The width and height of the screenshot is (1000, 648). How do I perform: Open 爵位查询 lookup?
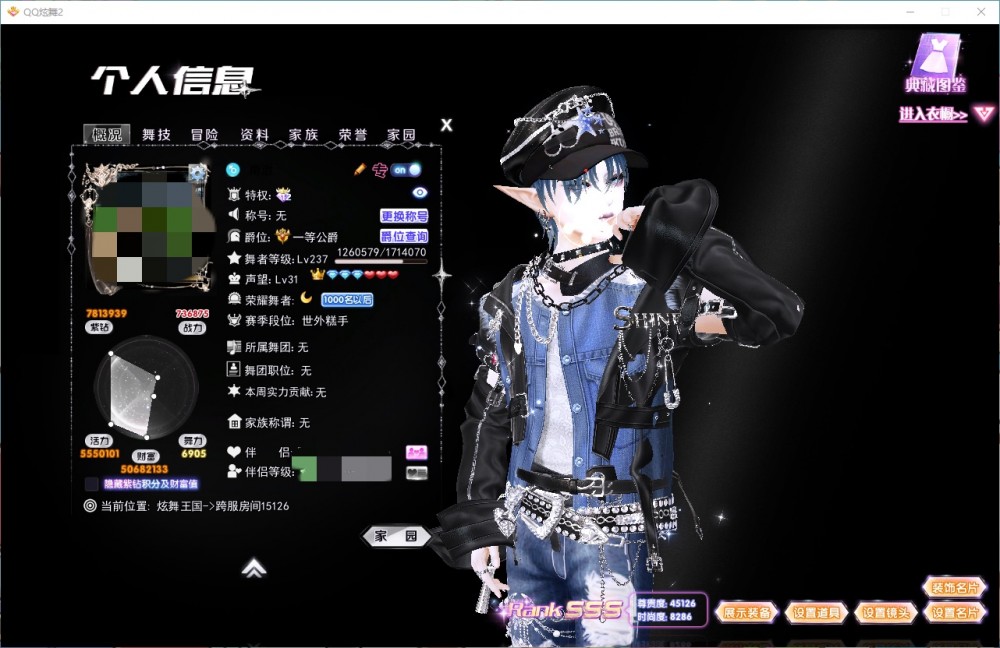click(404, 237)
